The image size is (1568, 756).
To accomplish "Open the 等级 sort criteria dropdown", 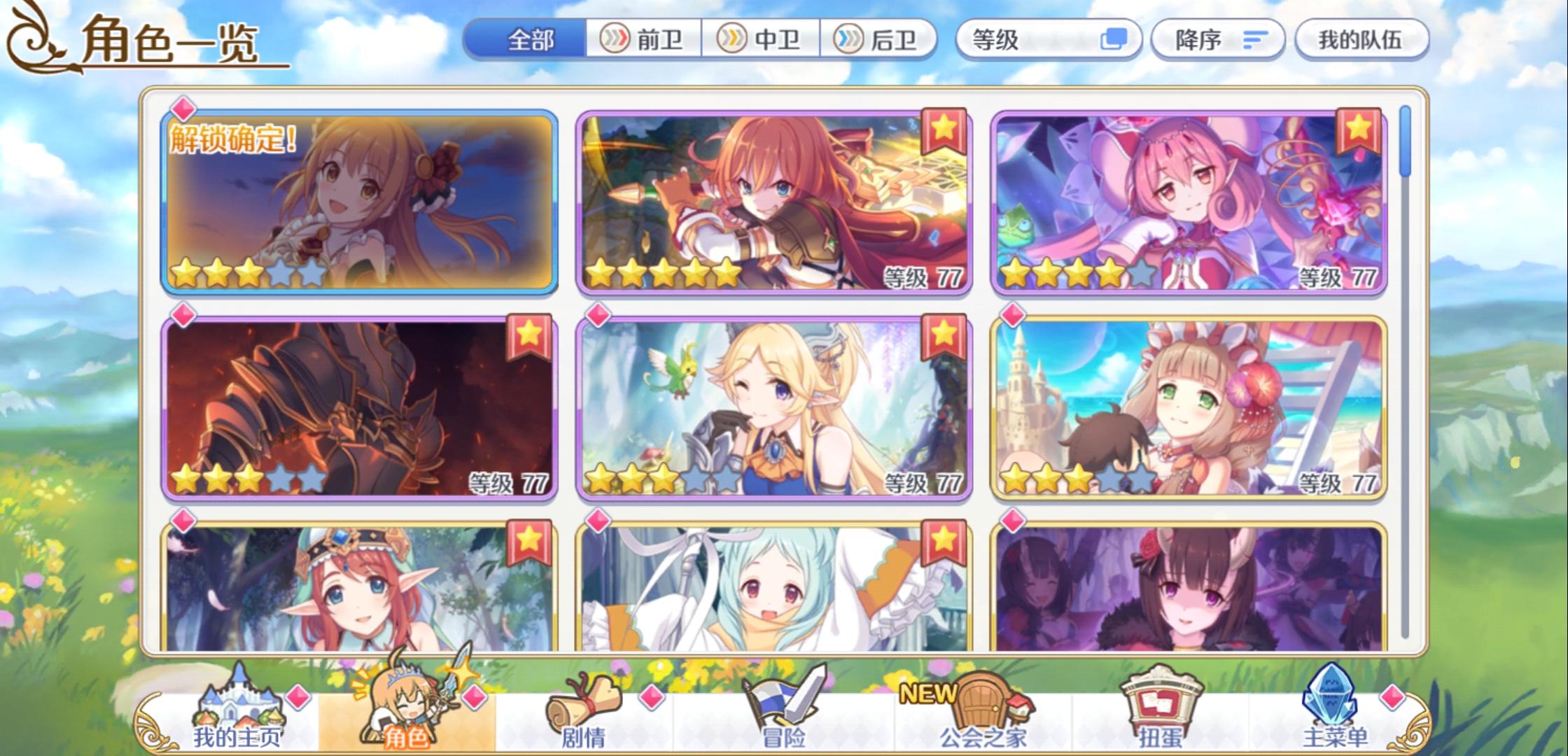I will [1029, 40].
